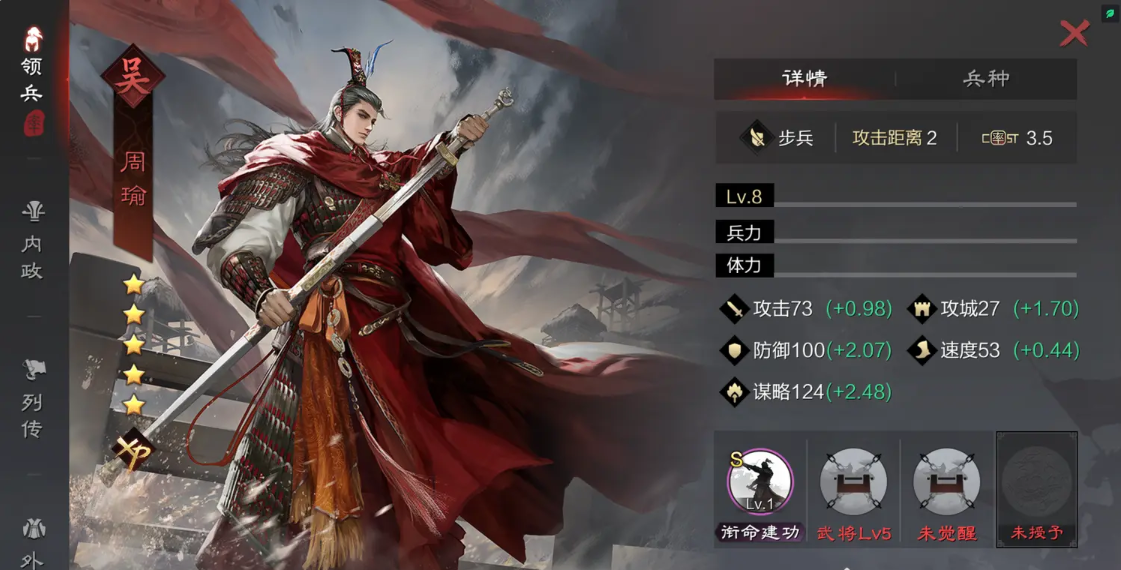Select the 详情 tab
This screenshot has height=570, width=1121.
(804, 79)
